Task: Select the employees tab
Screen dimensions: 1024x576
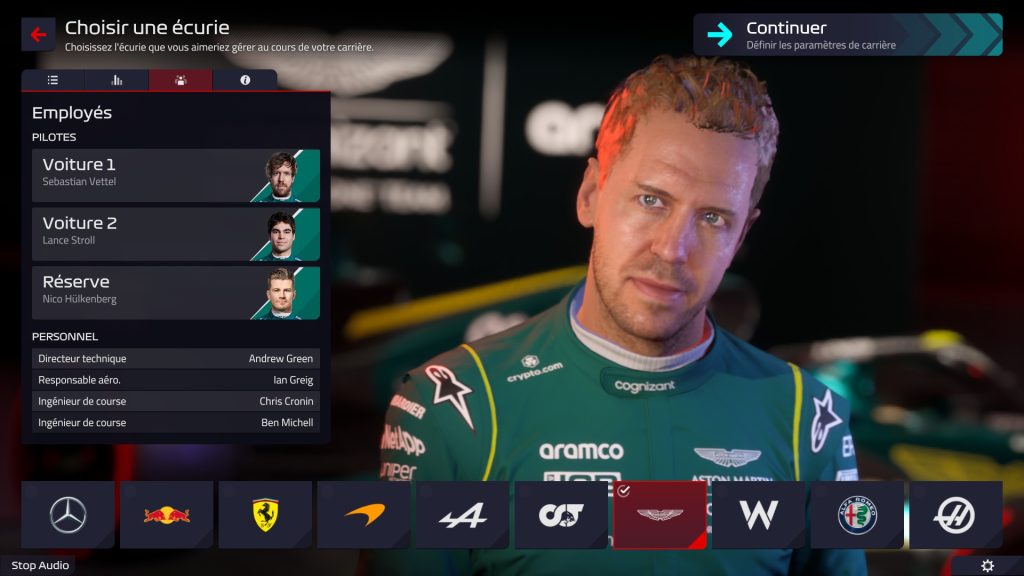Action: coord(180,80)
